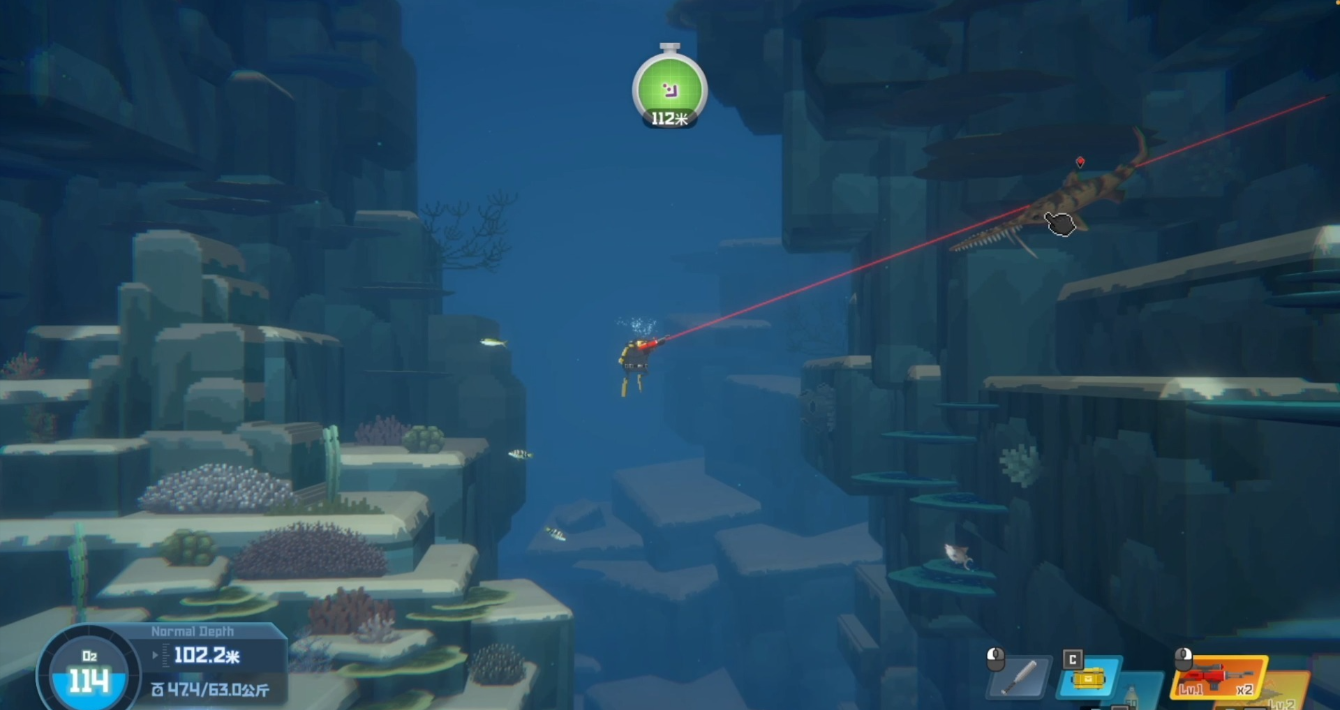Select the red Lv.1 harpoon gun slot
1340x710 pixels.
(x=1219, y=677)
